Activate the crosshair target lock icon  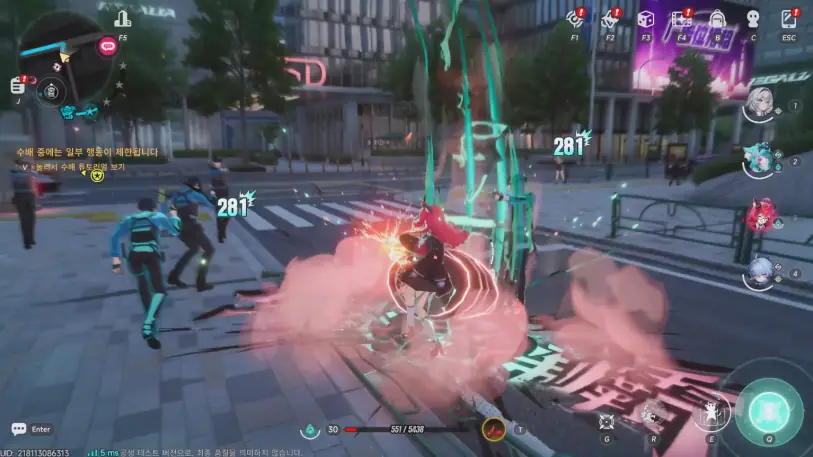tap(606, 421)
